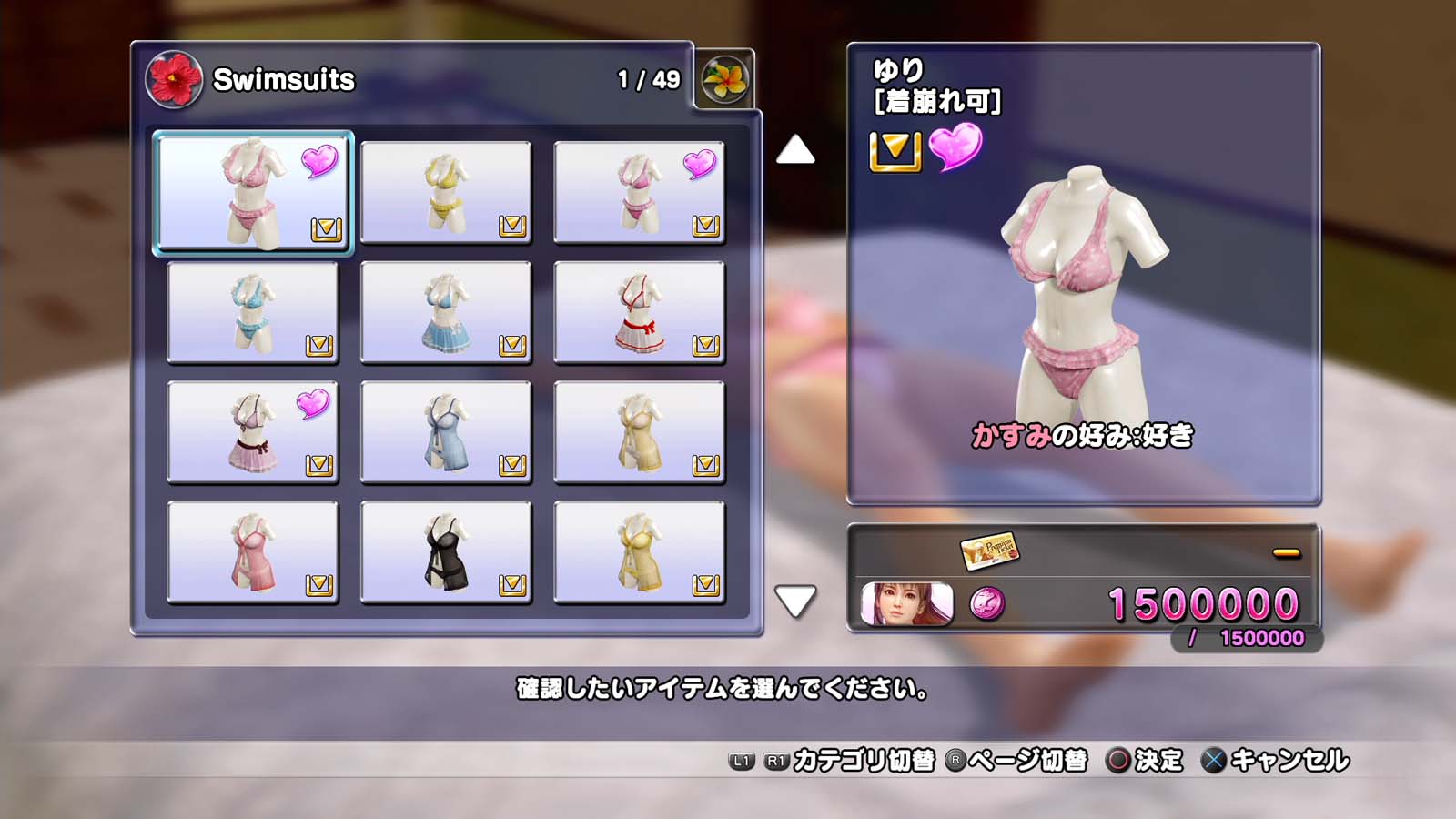The width and height of the screenshot is (1456, 819).
Task: Click the up arrow to page back
Action: [x=795, y=150]
